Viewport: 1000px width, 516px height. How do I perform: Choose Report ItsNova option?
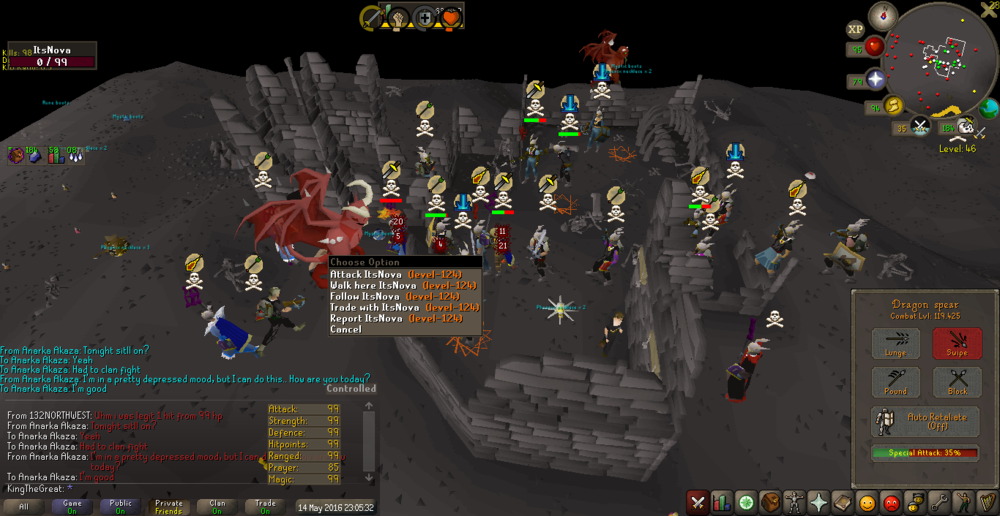coord(395,318)
